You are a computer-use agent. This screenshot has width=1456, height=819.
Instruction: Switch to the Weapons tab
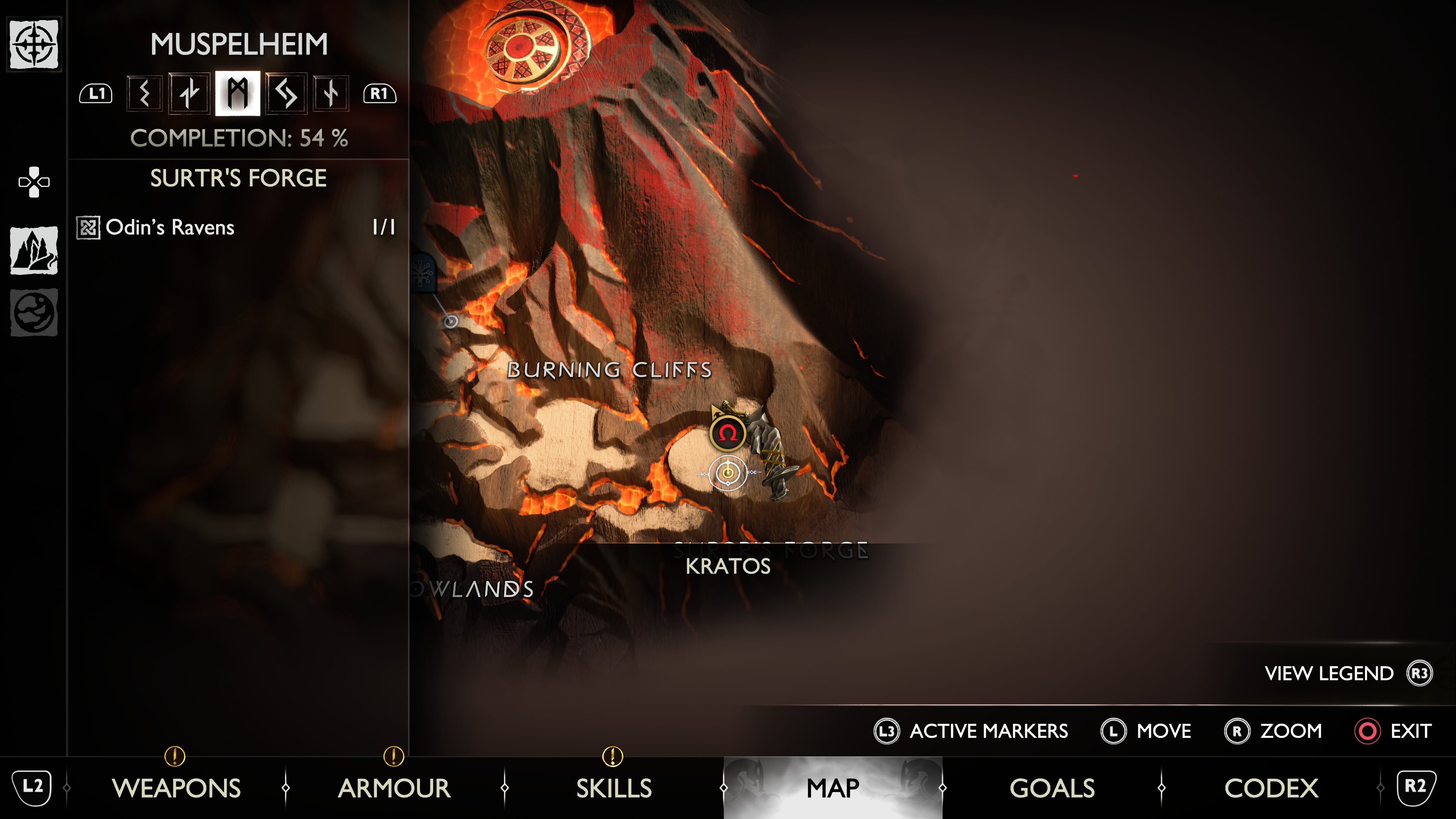[176, 788]
